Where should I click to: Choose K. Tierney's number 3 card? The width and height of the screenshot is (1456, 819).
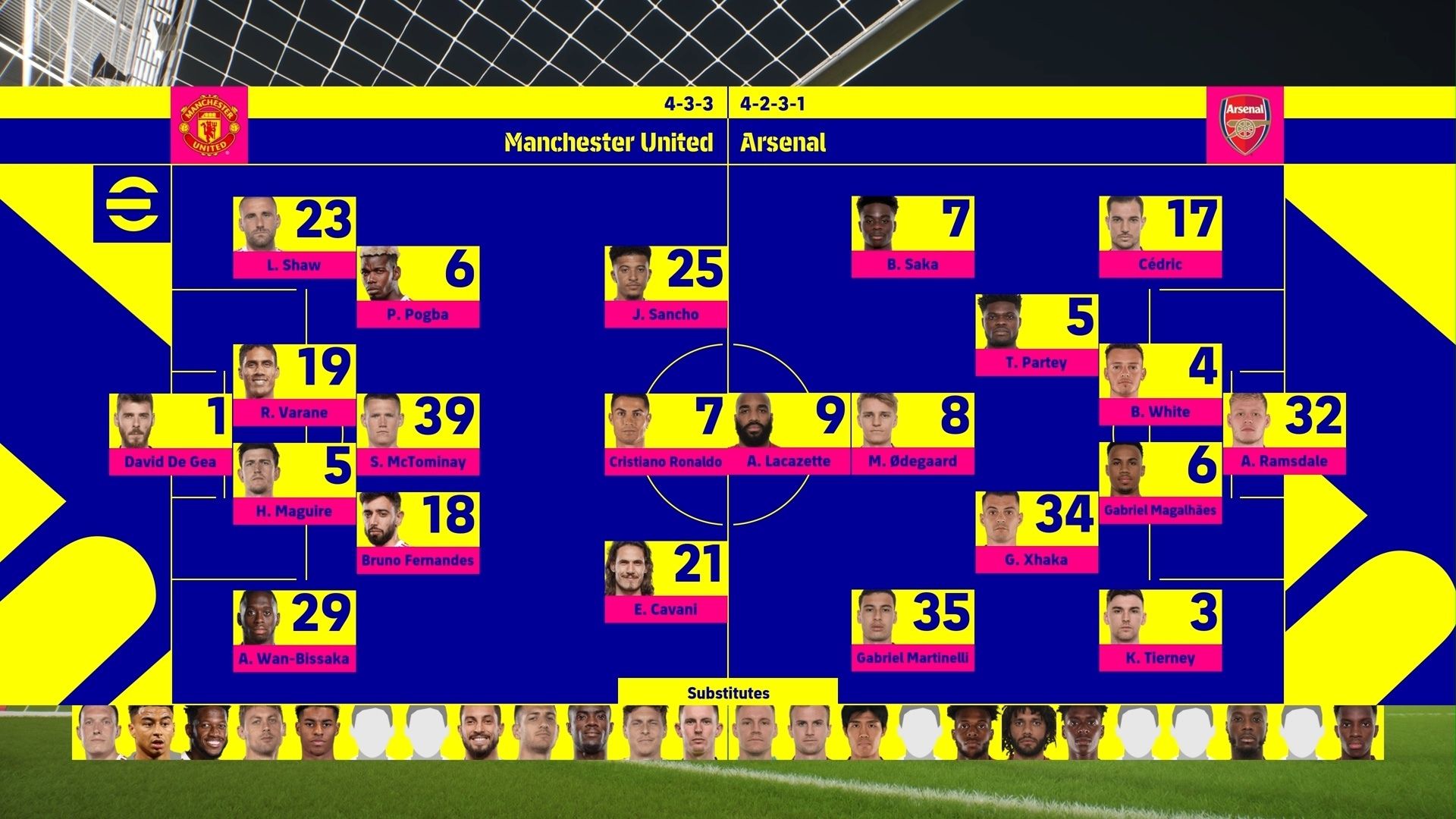[x=1160, y=630]
